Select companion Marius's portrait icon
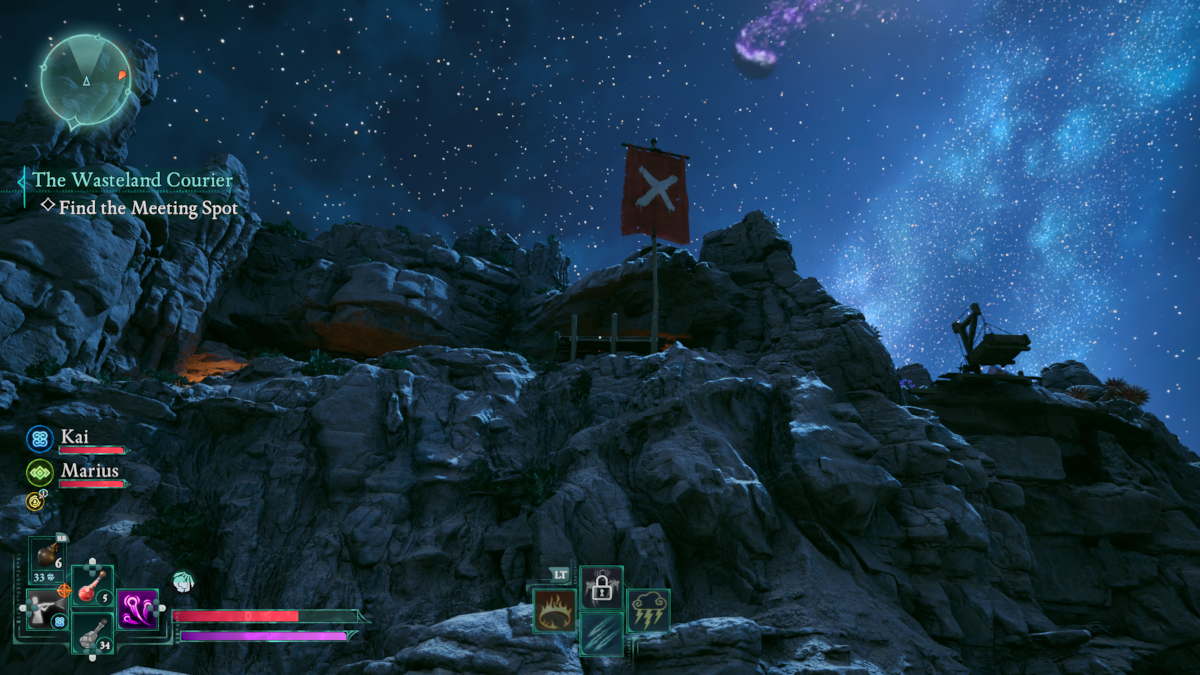Screen dimensions: 1200x675 (40, 472)
